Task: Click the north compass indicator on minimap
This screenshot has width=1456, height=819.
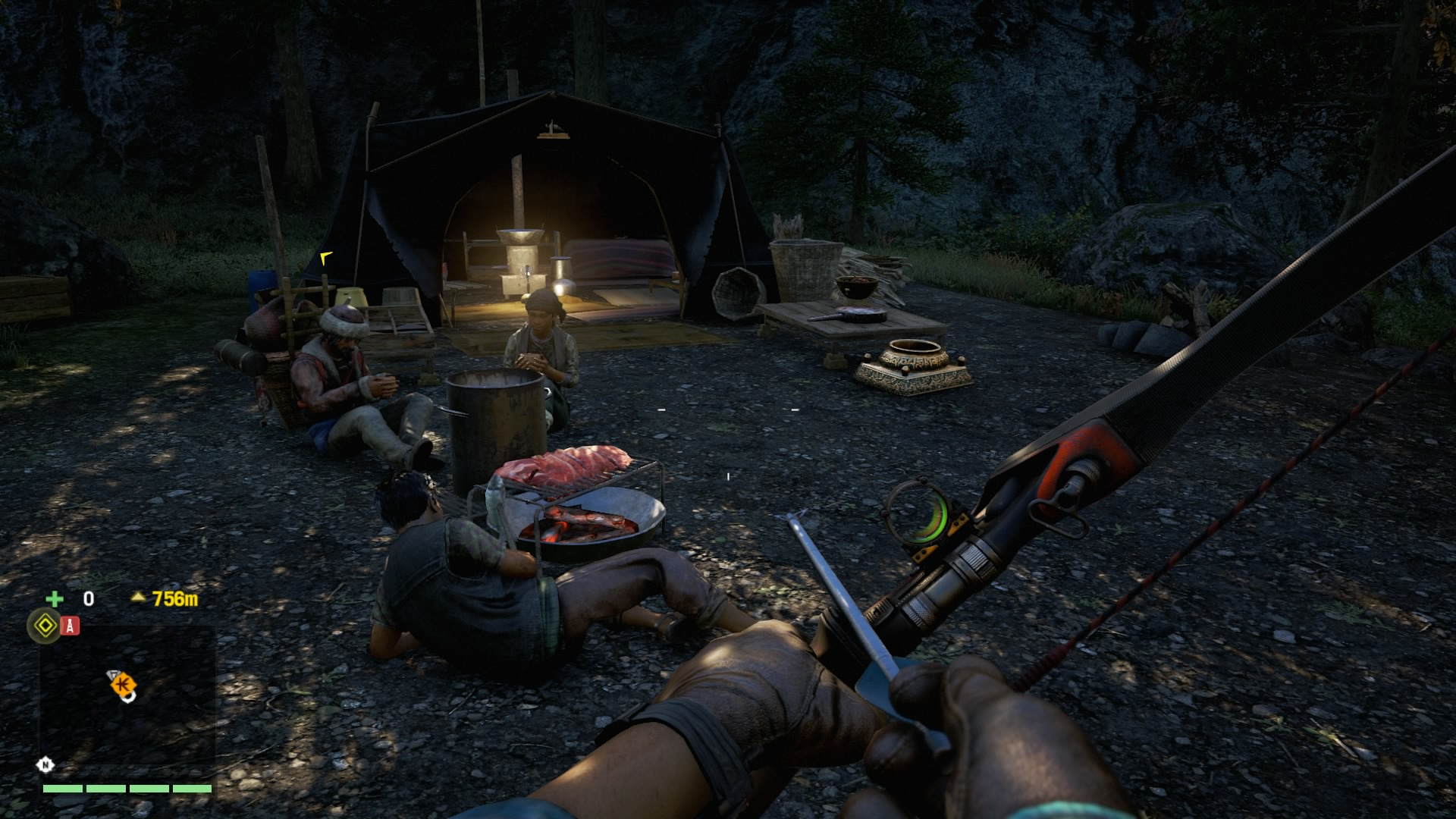Action: [x=45, y=764]
